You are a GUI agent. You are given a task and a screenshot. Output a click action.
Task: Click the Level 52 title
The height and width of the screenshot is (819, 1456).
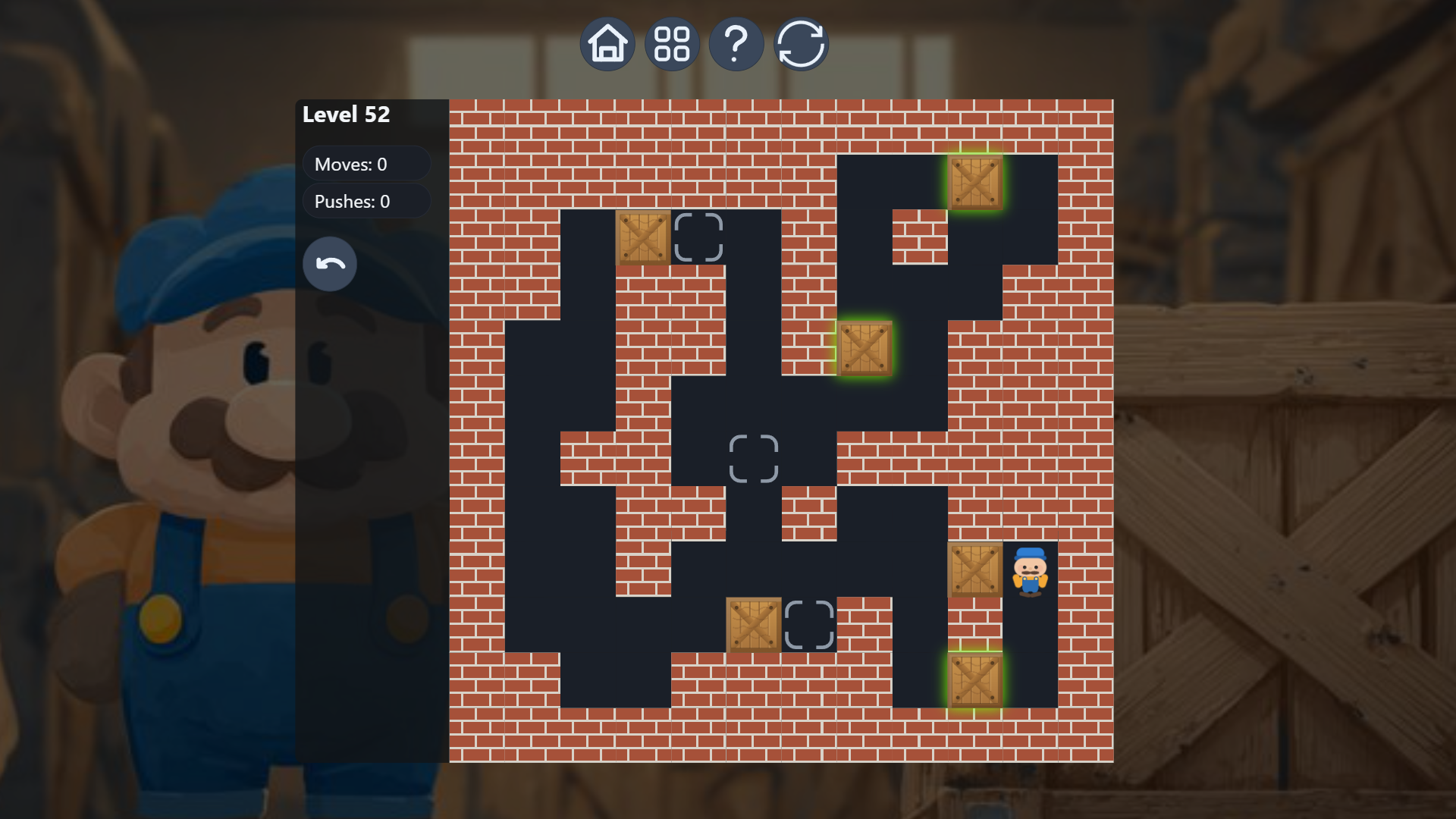(346, 115)
